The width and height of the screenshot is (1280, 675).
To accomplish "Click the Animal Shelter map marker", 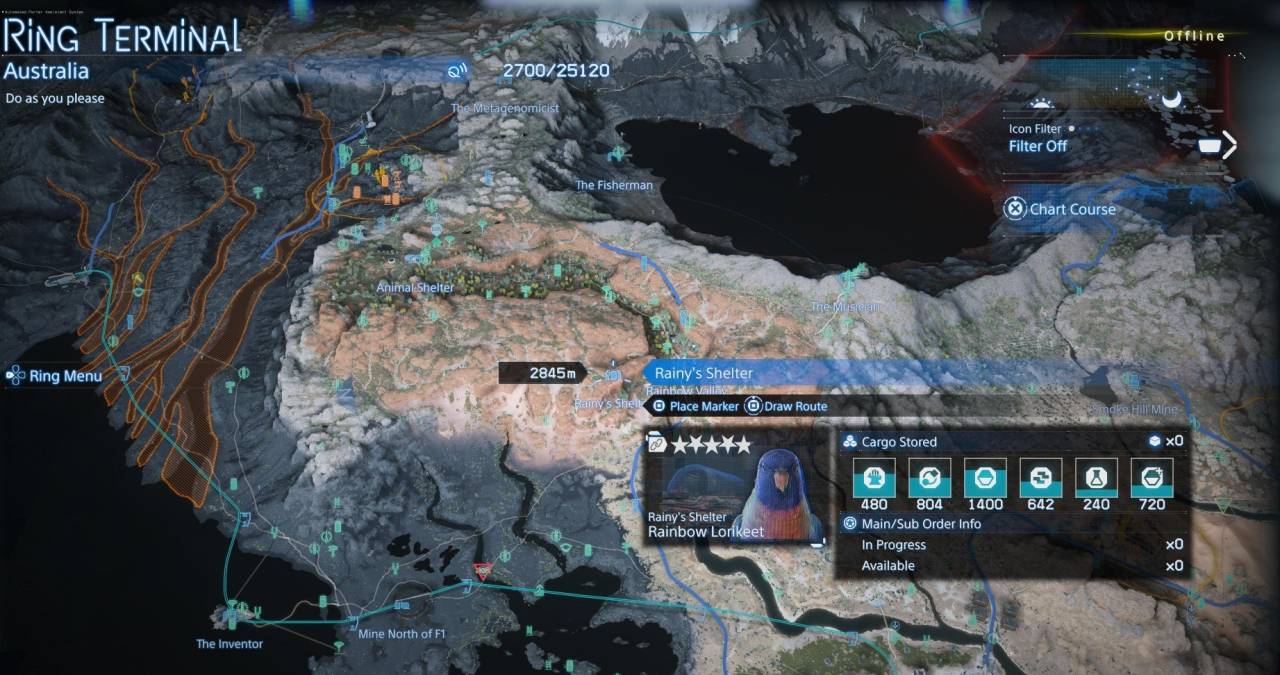I will 414,287.
